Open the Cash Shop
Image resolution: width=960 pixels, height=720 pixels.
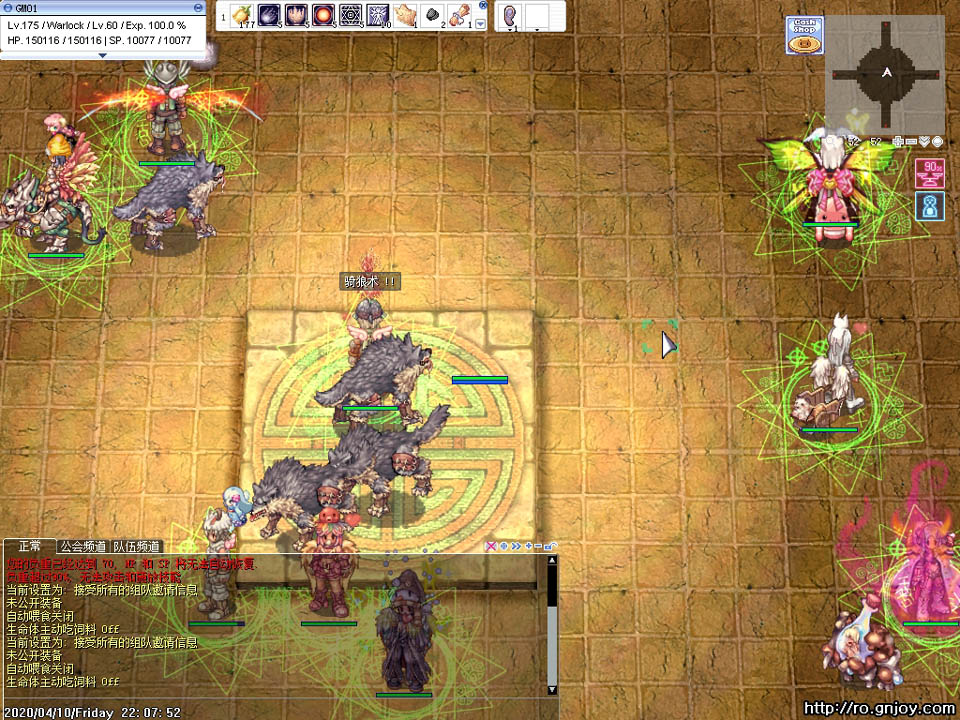click(804, 34)
